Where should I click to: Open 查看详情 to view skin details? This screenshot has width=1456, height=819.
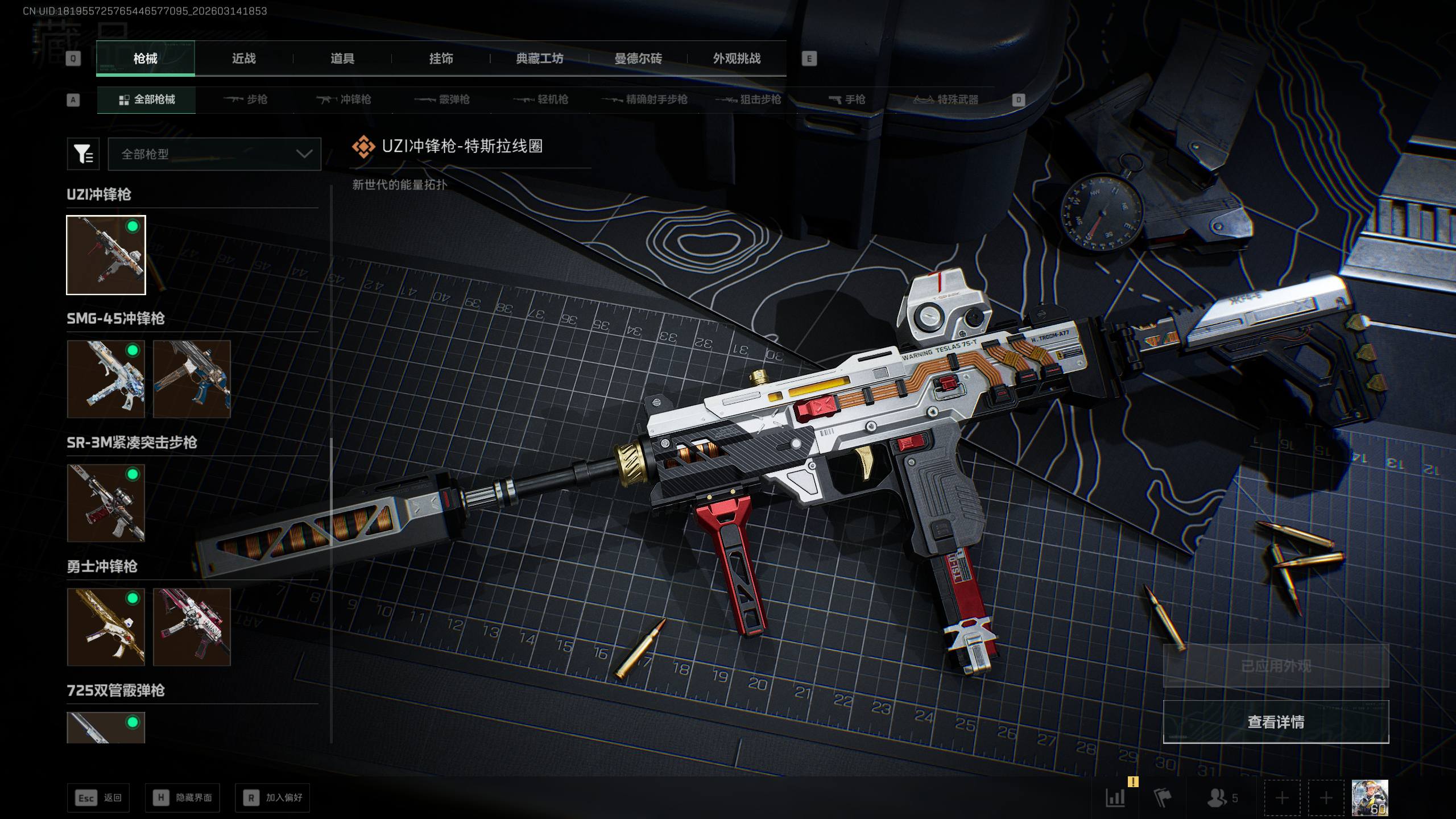(1276, 722)
